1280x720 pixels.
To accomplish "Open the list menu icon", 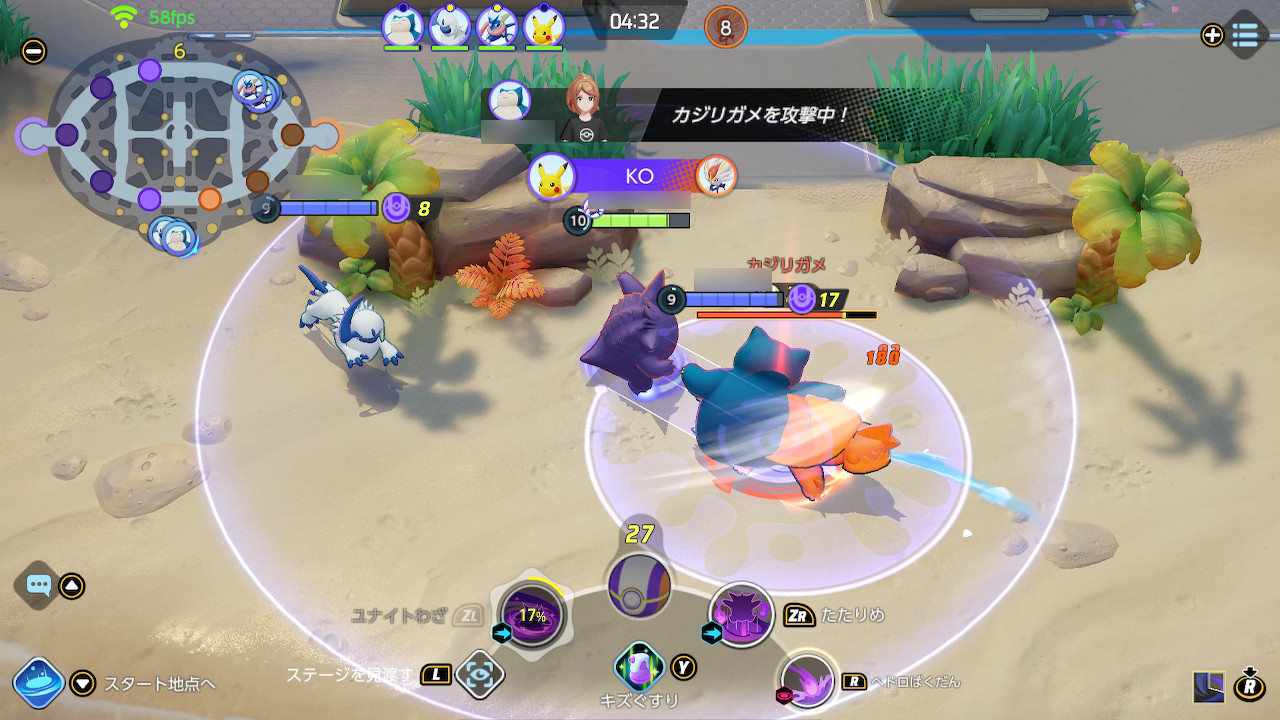I will 1244,34.
